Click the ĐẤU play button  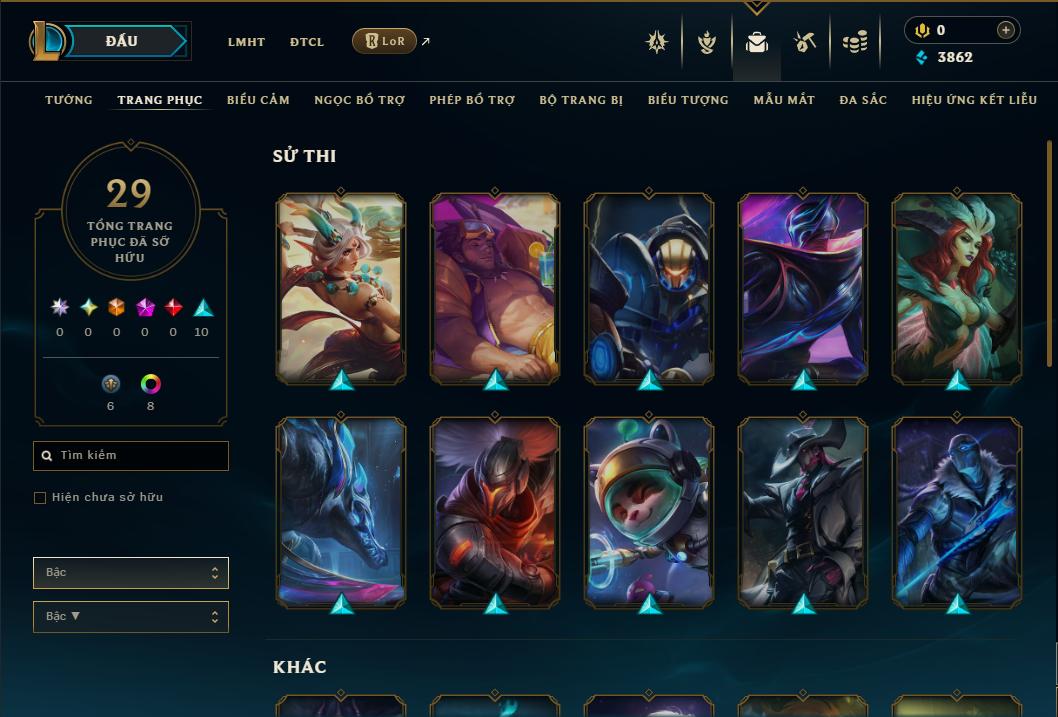(122, 41)
